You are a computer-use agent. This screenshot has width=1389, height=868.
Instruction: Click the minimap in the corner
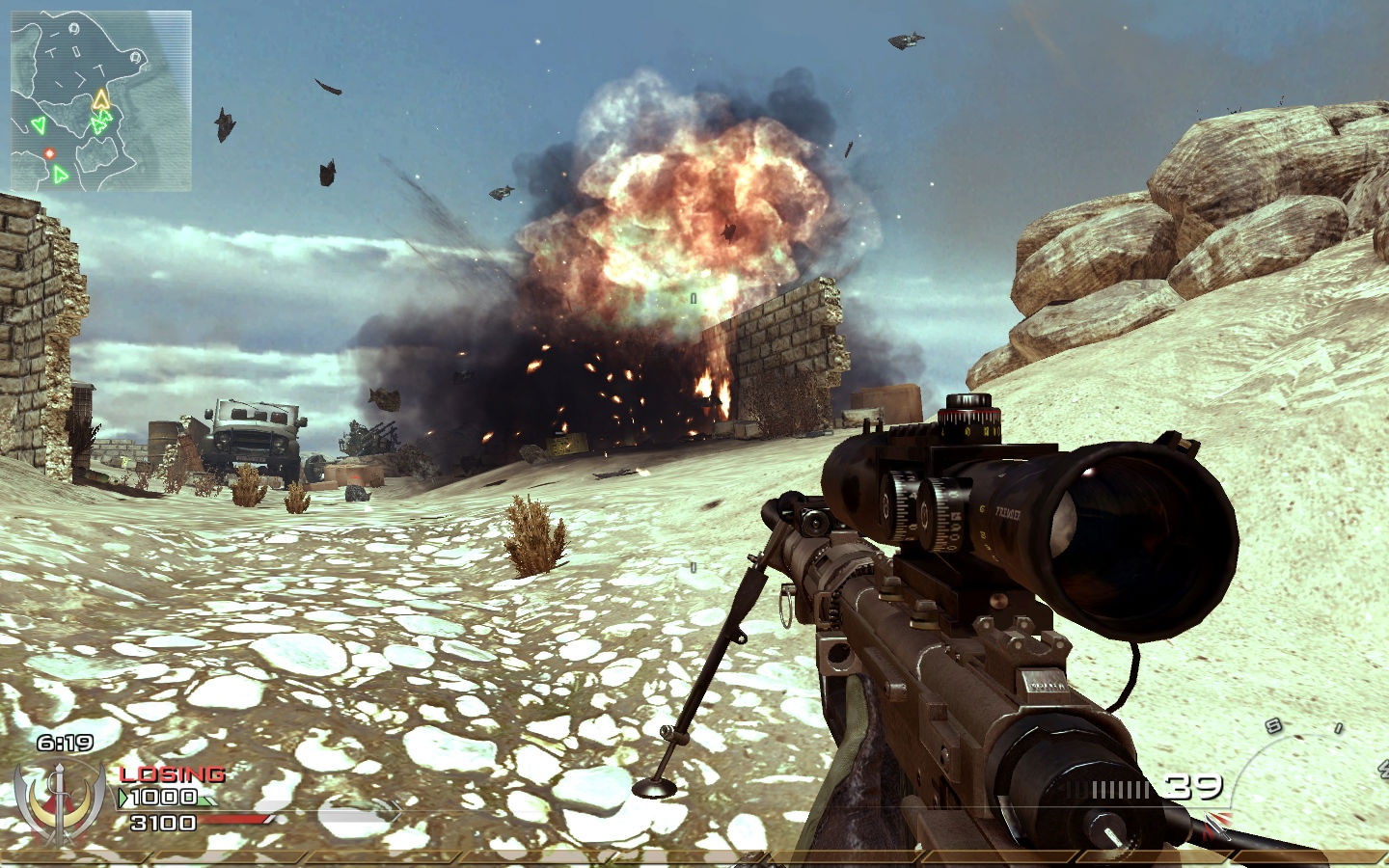(x=101, y=100)
